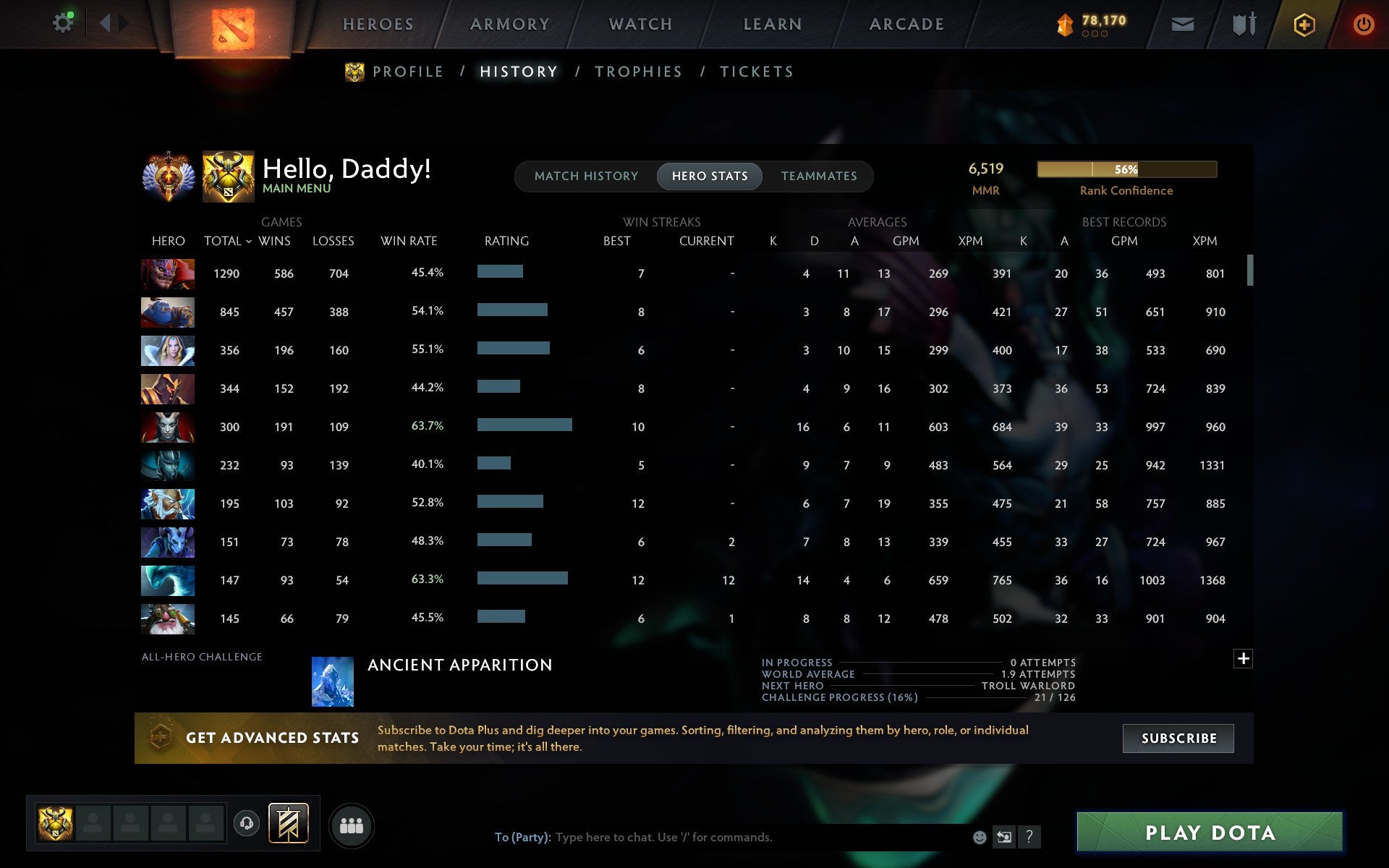Expand the All-Hero Challenge plus button
The image size is (1389, 868).
click(1244, 659)
